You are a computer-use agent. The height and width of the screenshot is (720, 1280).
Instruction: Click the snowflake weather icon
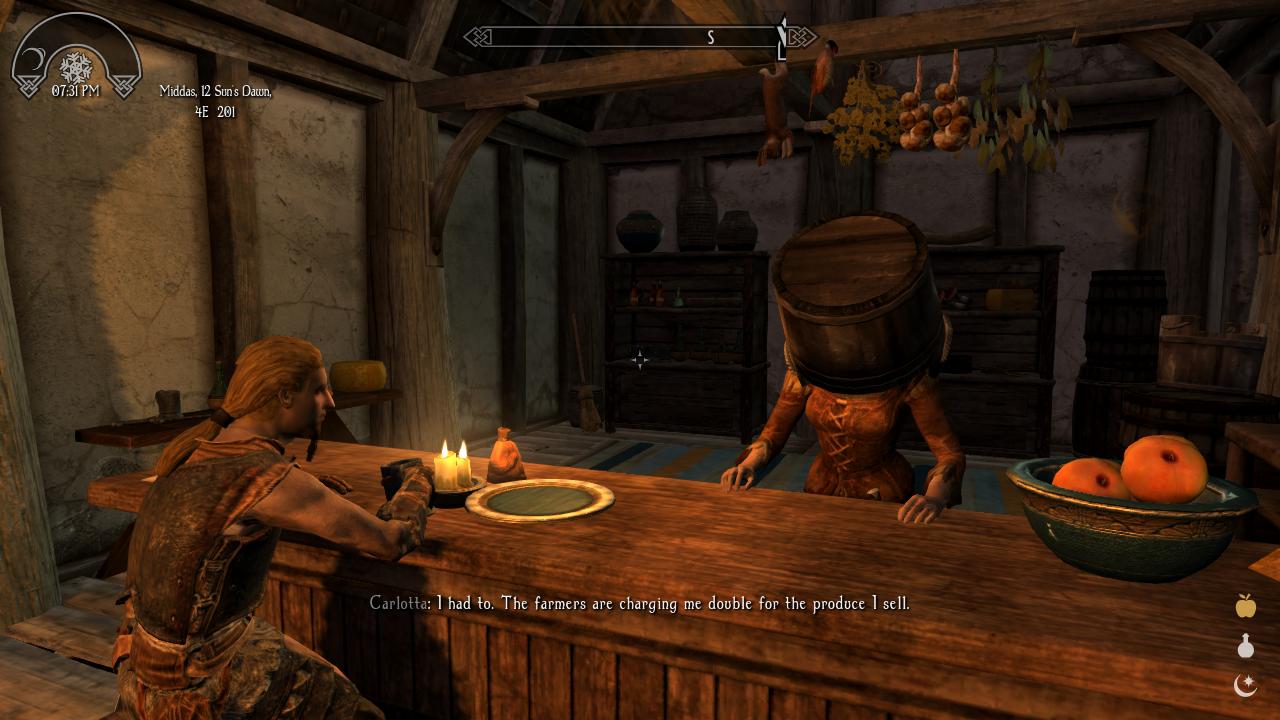tap(76, 67)
